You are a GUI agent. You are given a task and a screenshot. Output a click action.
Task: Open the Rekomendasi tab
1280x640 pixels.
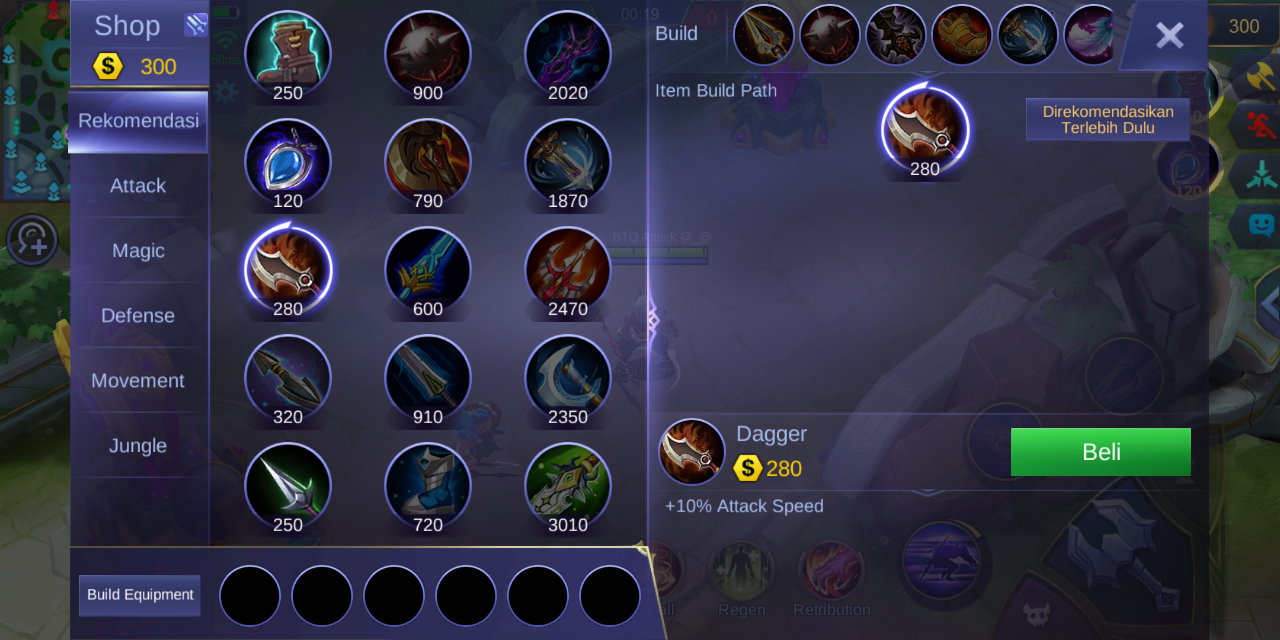[x=138, y=121]
